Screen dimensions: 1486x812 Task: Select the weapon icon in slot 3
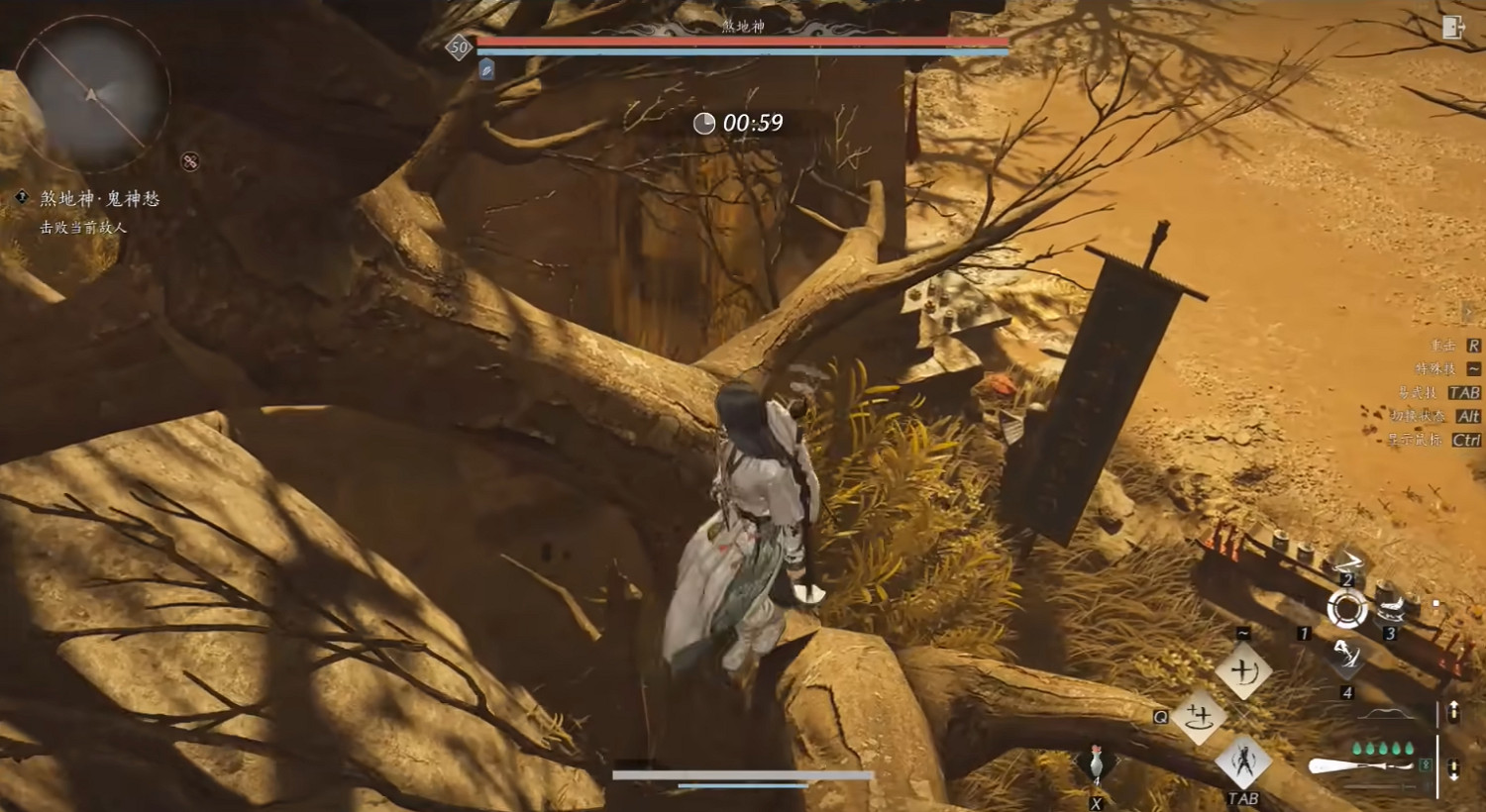click(1391, 611)
